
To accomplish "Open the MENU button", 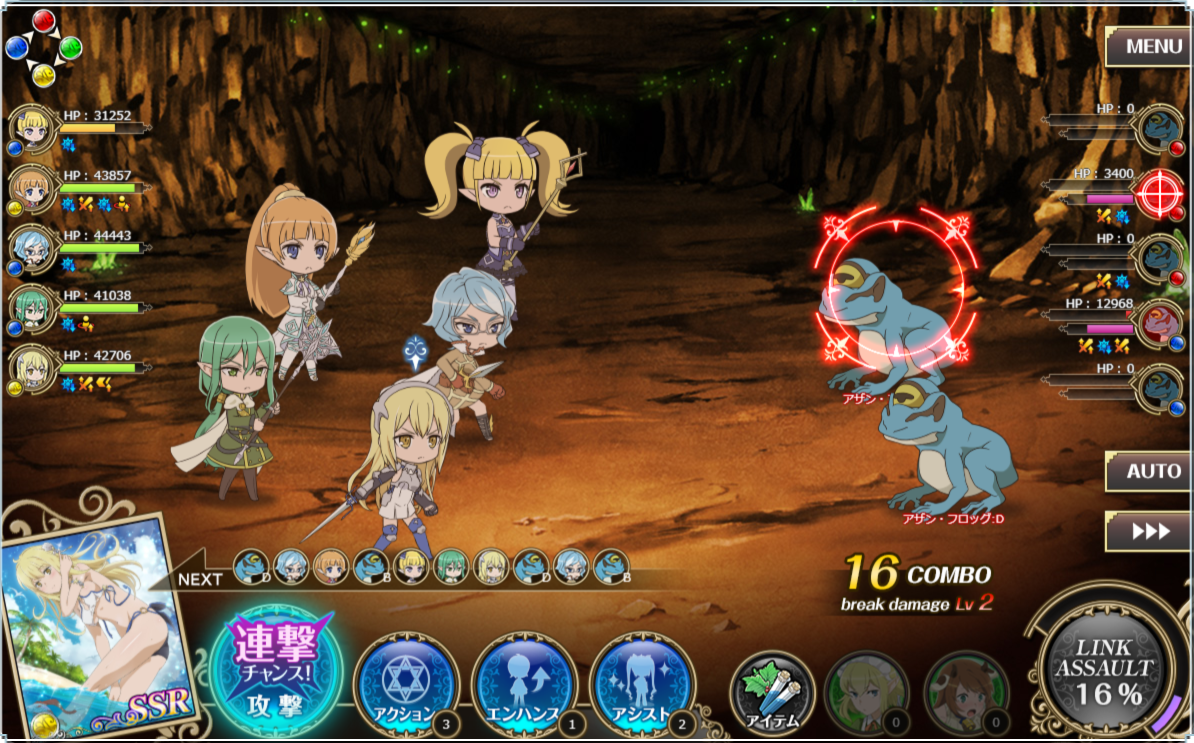I will (x=1147, y=46).
